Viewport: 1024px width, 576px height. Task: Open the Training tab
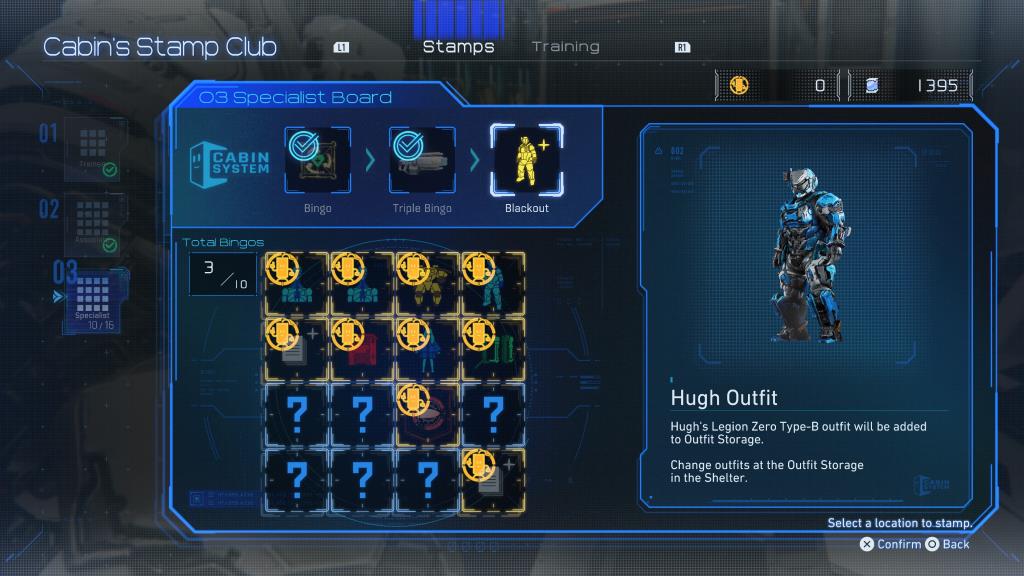coord(565,47)
